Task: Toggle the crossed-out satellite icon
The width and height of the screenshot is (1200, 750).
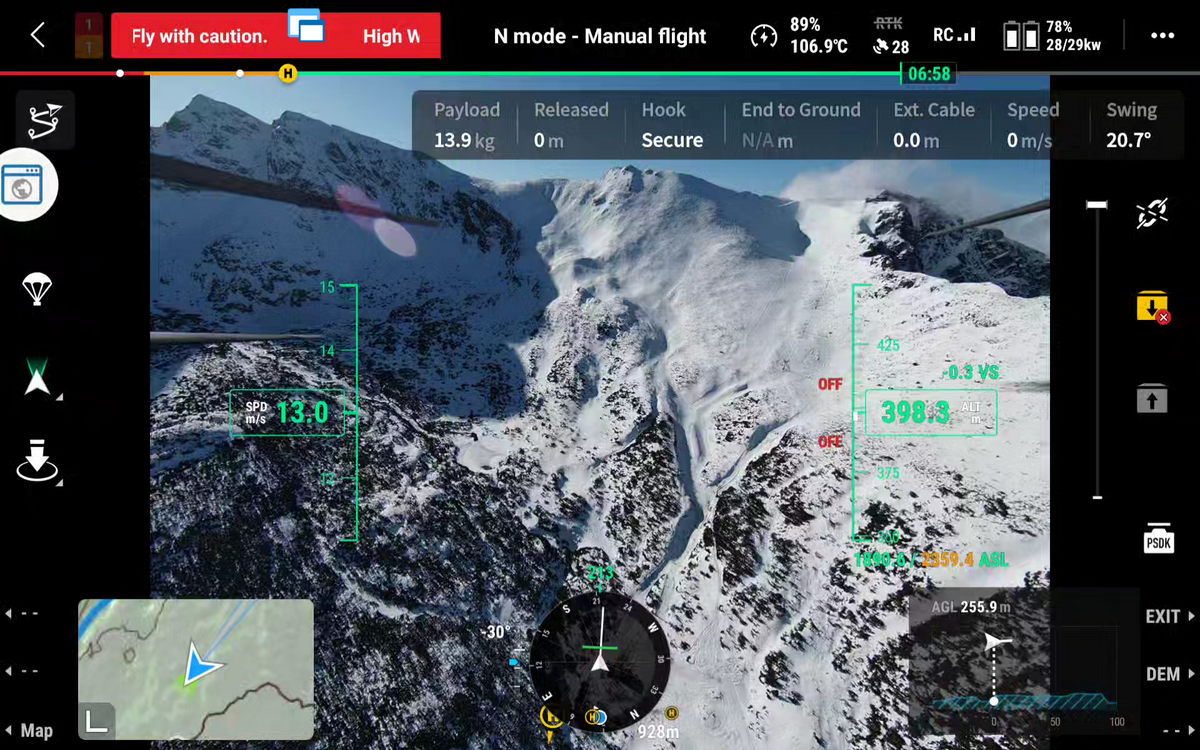Action: [1152, 213]
